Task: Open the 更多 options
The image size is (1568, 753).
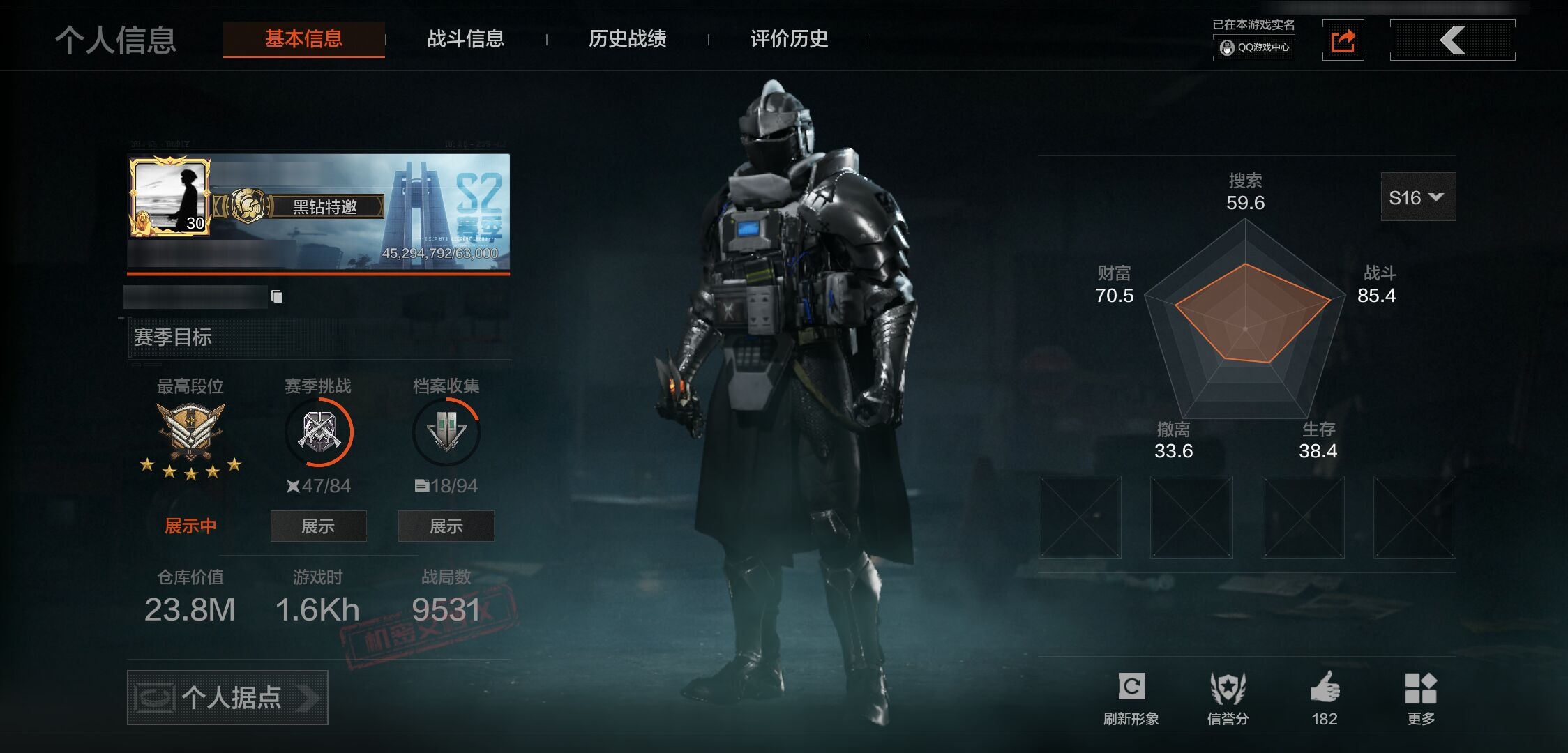Action: 1421,698
